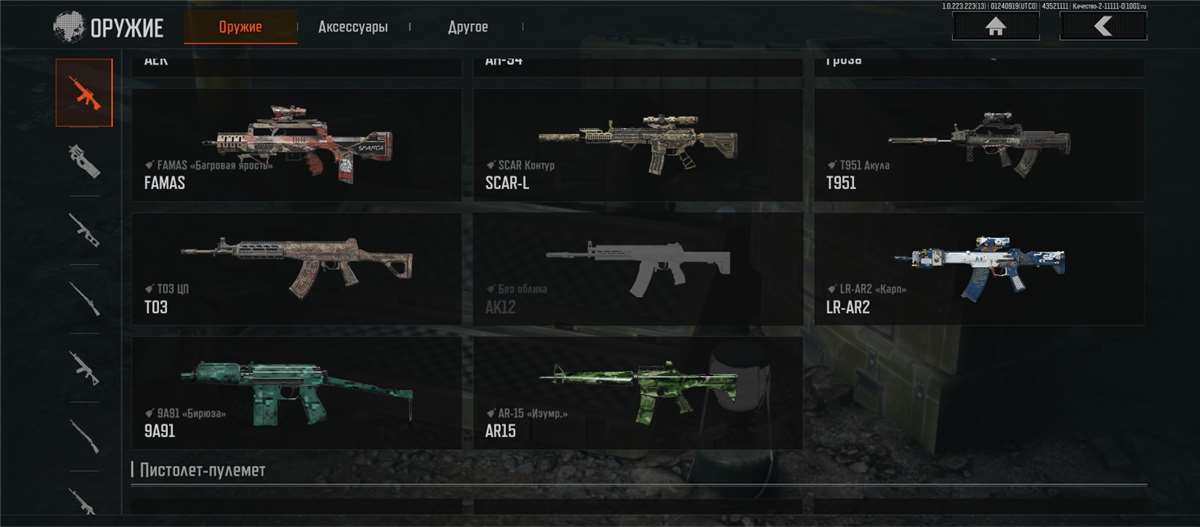Choose the greyed-out AK12 tile
The width and height of the screenshot is (1200, 527).
click(x=637, y=268)
